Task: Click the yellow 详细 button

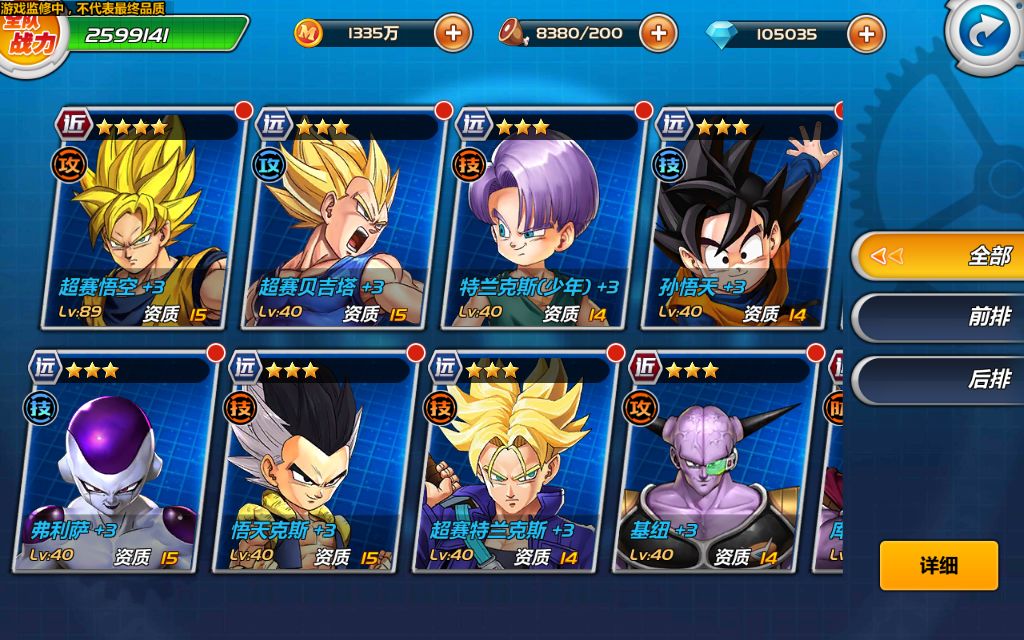Action: (x=938, y=566)
